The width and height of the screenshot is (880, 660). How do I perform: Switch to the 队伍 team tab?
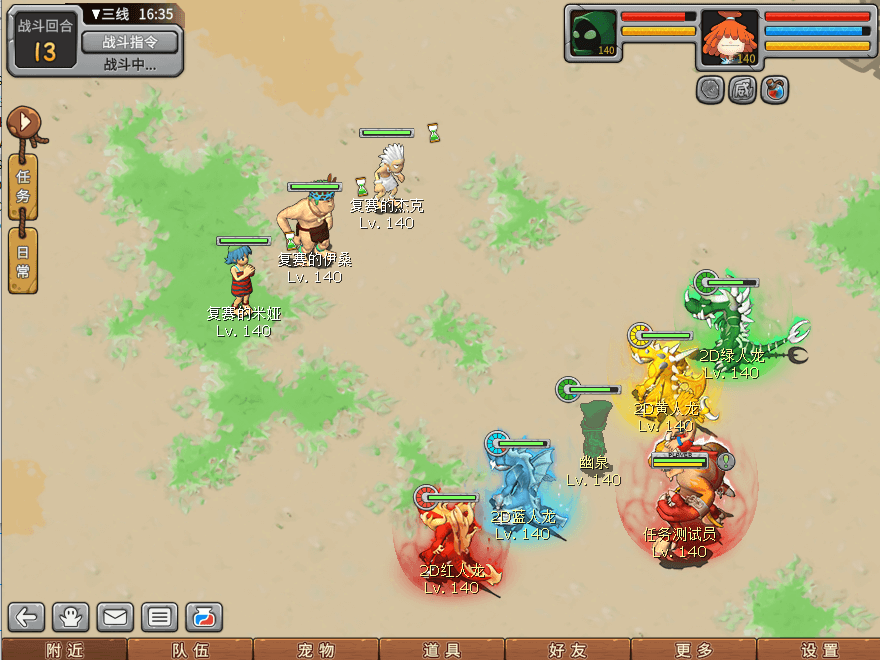(189, 650)
